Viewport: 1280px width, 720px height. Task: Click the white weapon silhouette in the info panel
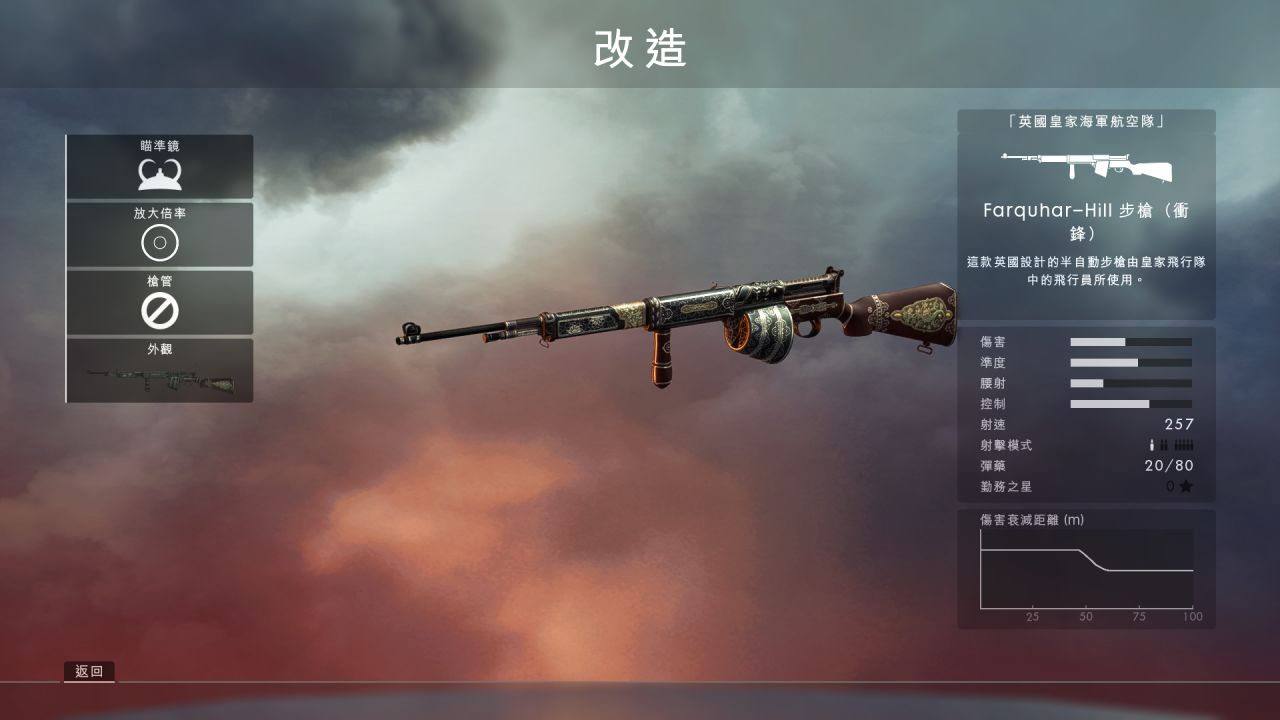[x=1085, y=164]
